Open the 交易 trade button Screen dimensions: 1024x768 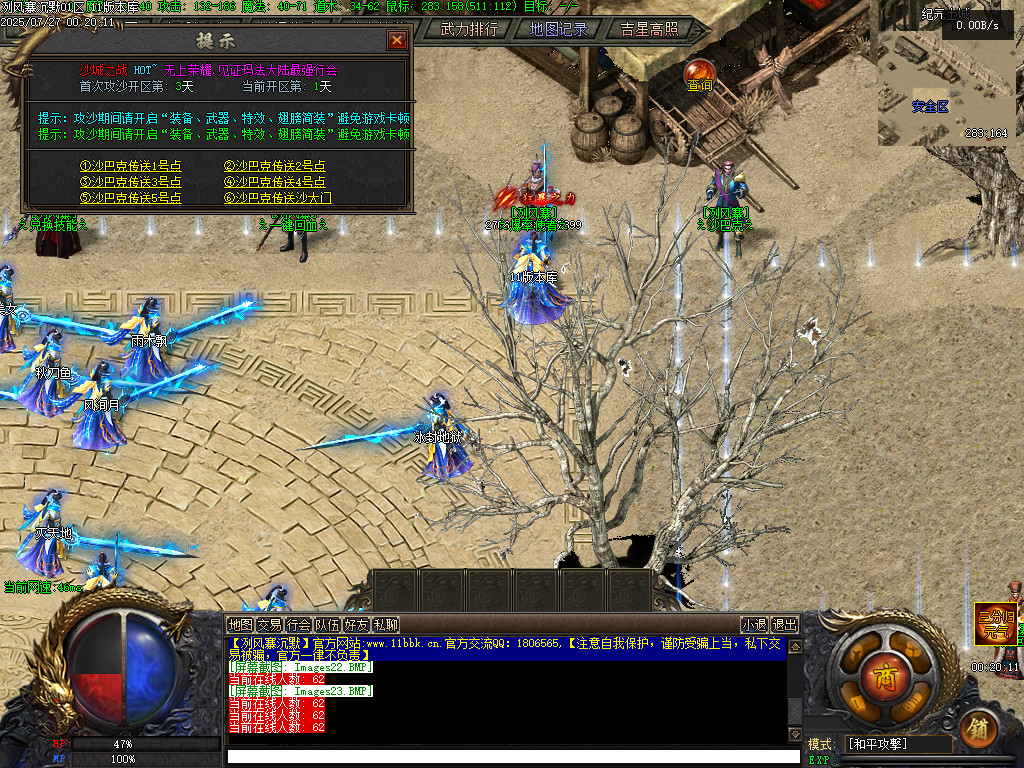(269, 625)
